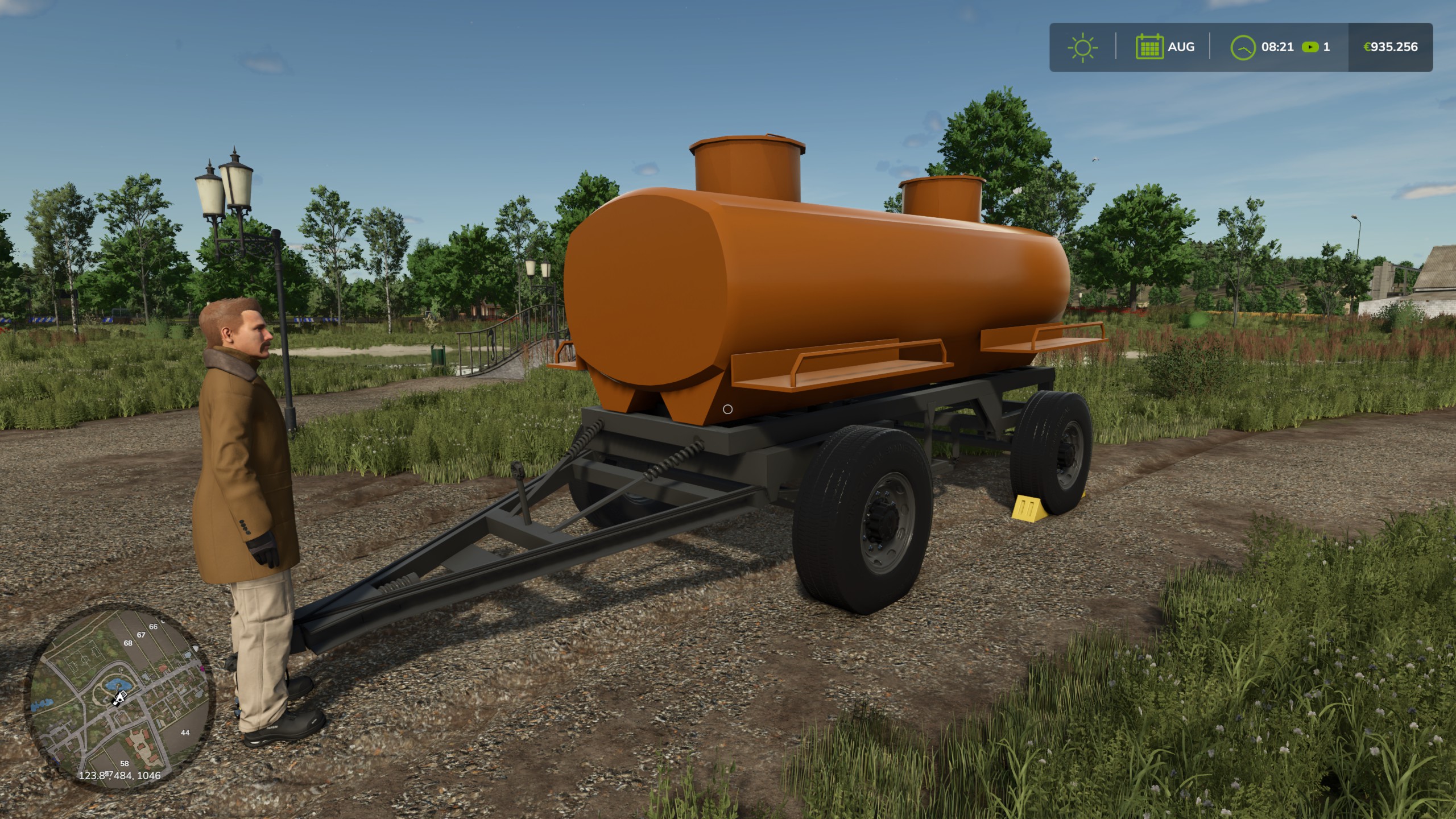Click the coordinates text under minimap

(119, 776)
